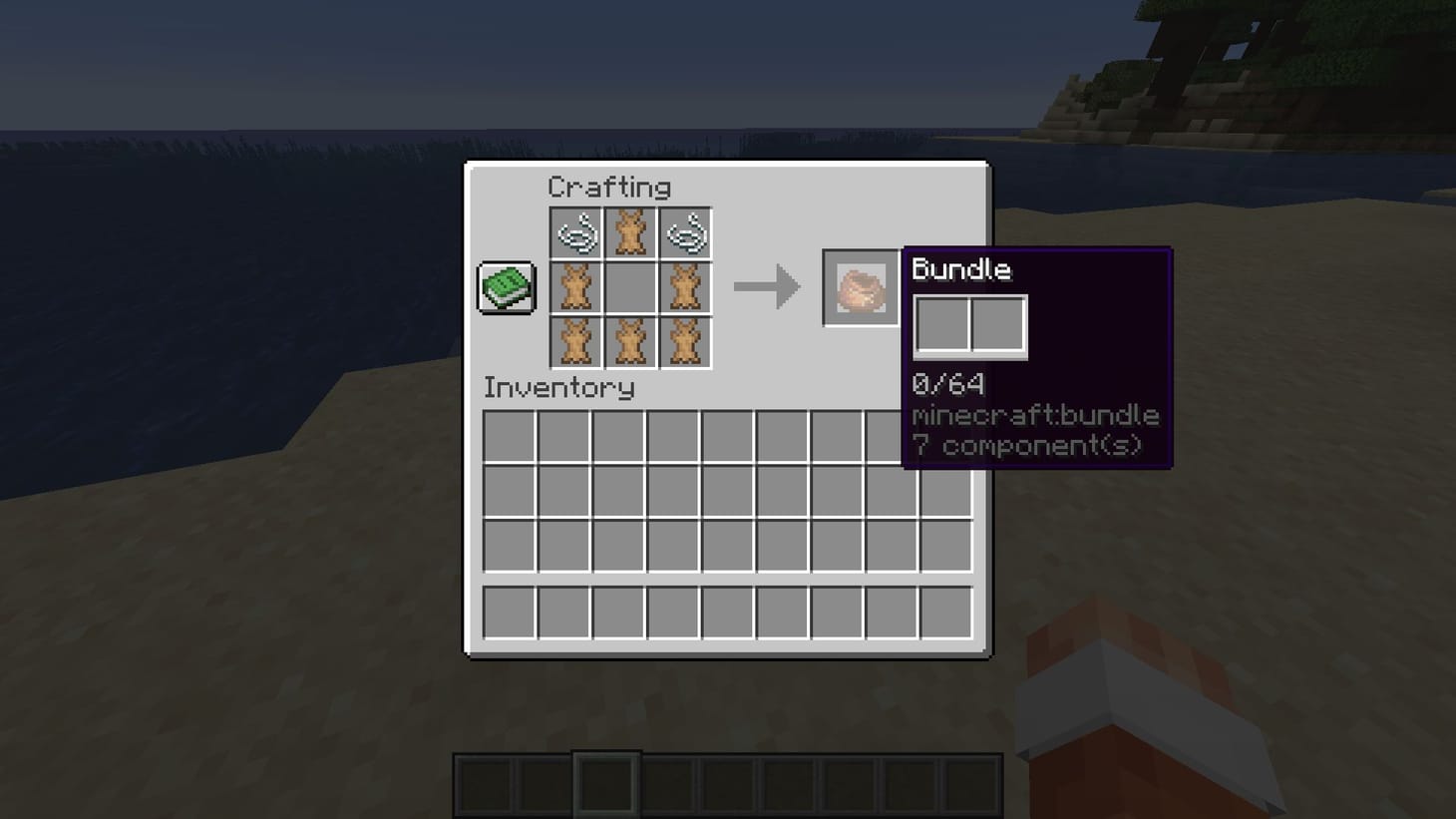Click the rabbit hide in the middle-right slot

685,286
